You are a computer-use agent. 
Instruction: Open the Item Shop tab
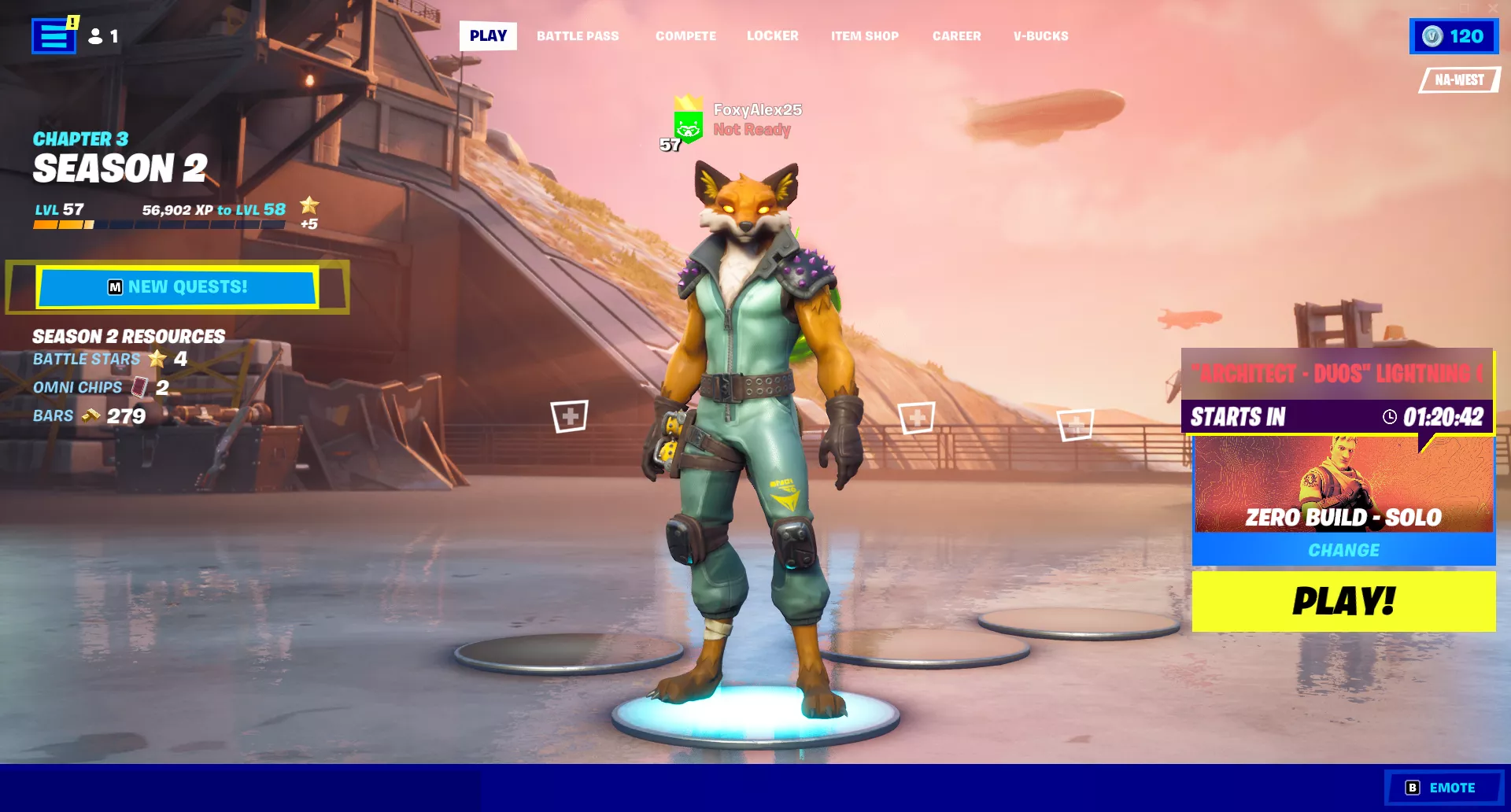click(865, 36)
